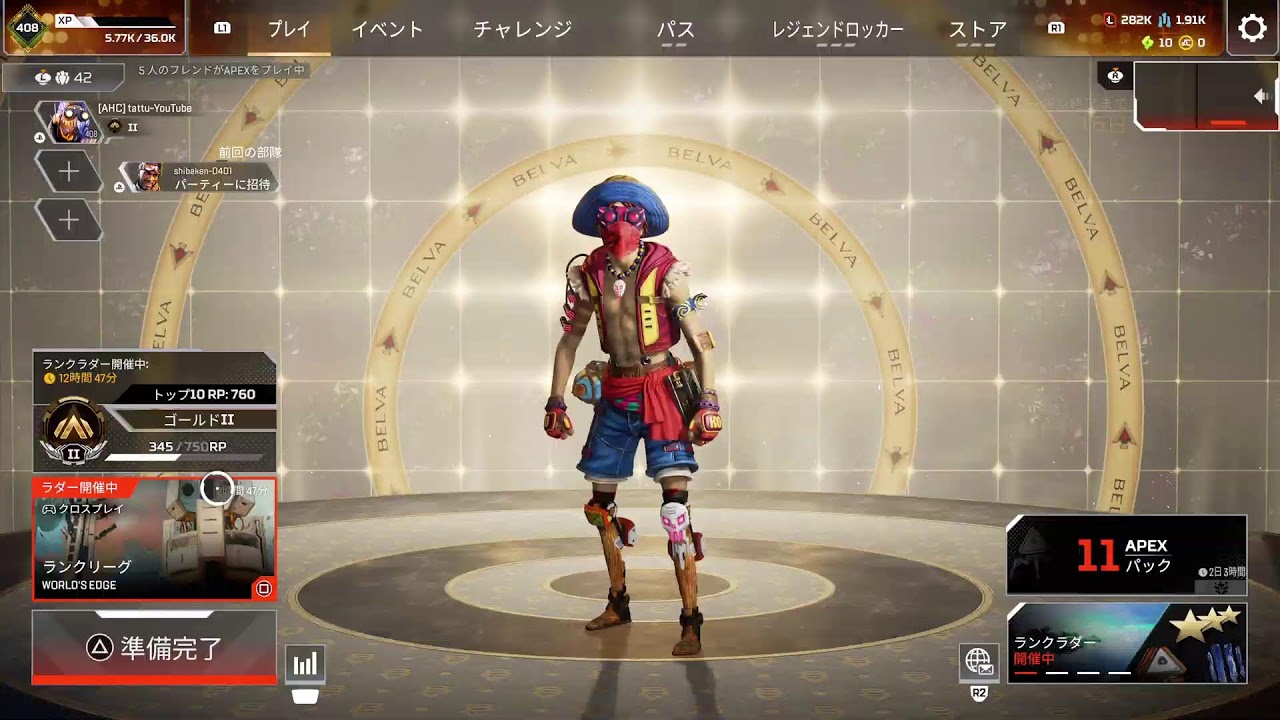The width and height of the screenshot is (1280, 720).
Task: Click an empty plus party slot
Action: click(x=69, y=172)
